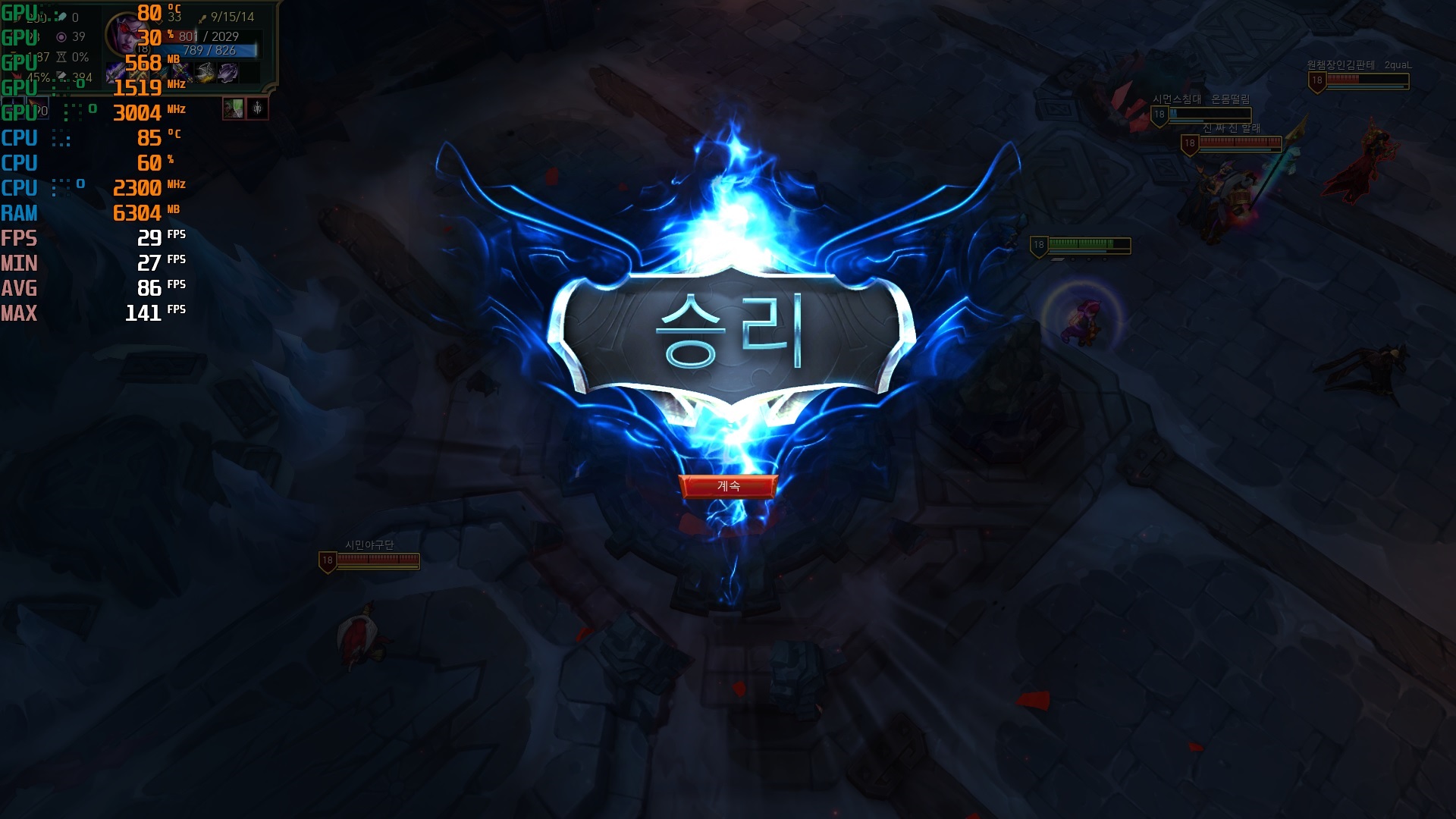Click the blue dagger item icon
The image size is (1456, 819).
[x=161, y=73]
